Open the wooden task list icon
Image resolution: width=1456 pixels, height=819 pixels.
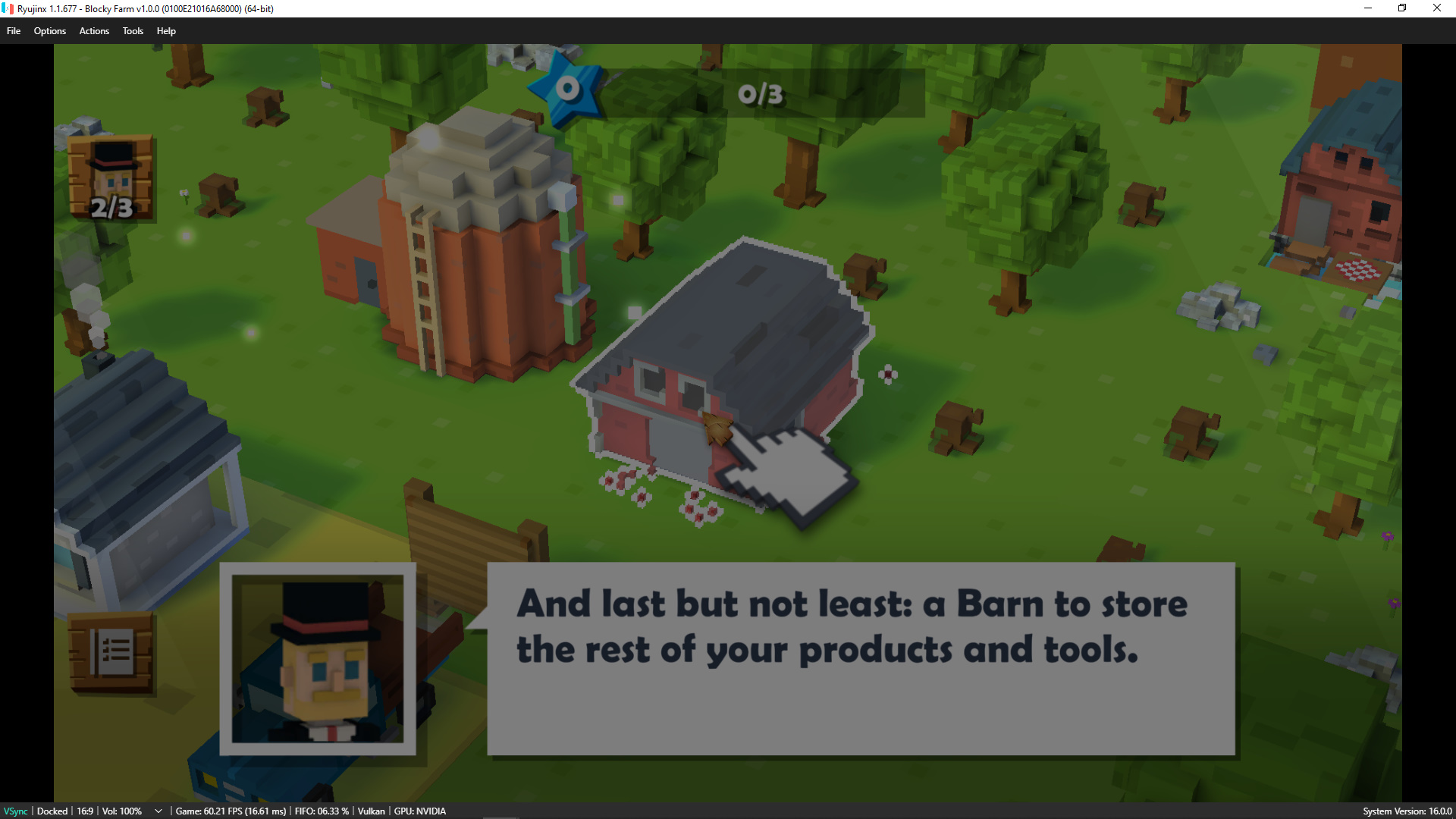point(111,651)
